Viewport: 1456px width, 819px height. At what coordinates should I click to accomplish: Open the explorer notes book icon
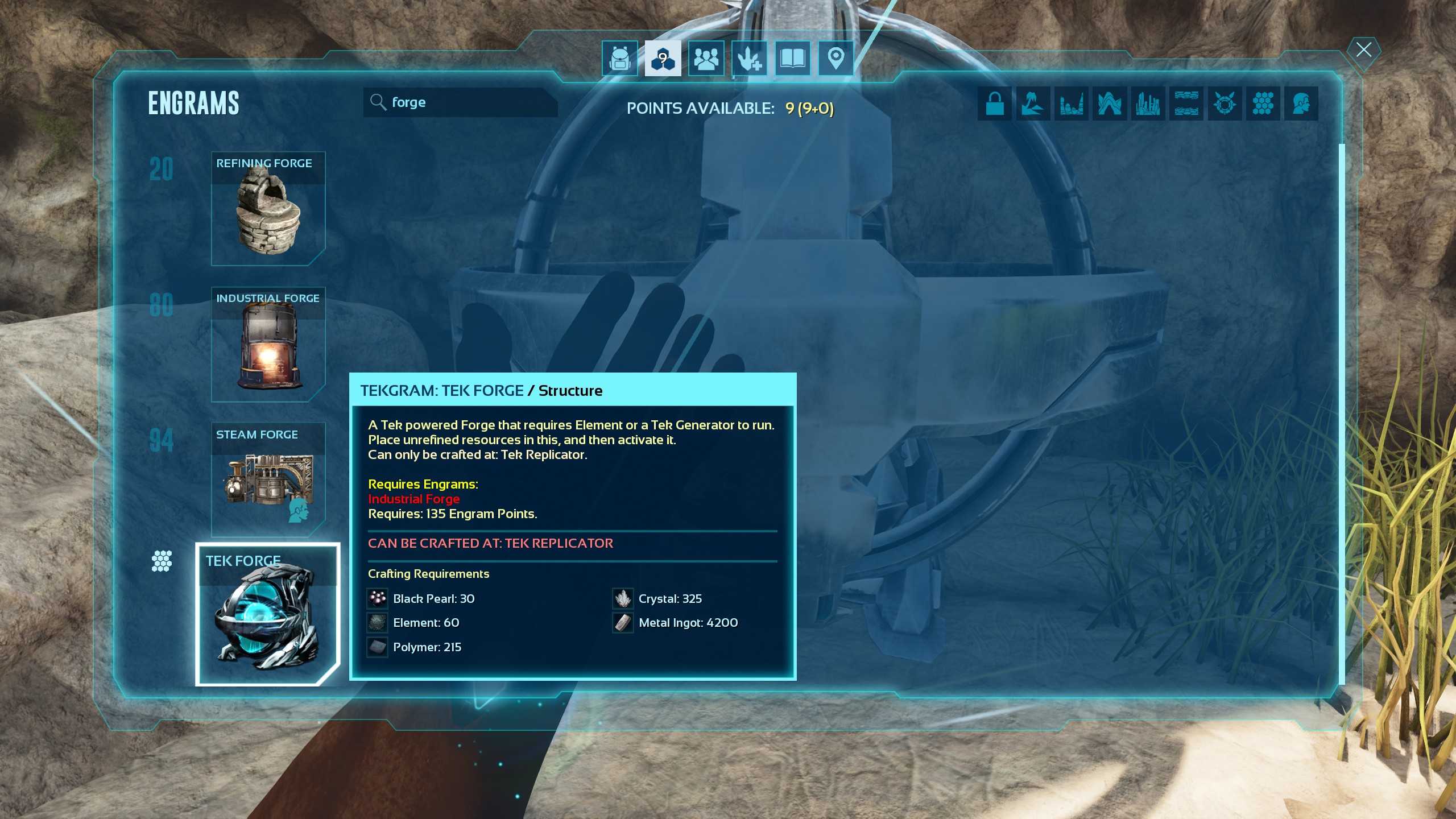click(792, 57)
